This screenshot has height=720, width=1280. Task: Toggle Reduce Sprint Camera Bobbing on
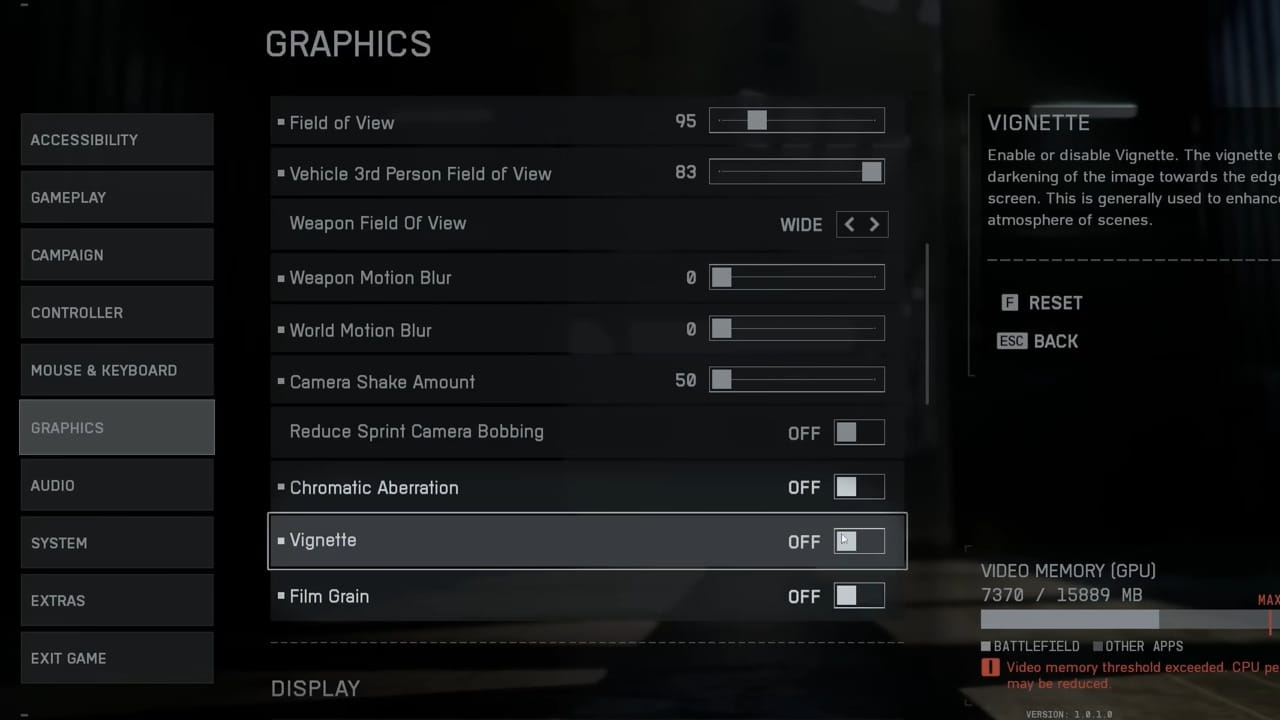click(x=859, y=432)
